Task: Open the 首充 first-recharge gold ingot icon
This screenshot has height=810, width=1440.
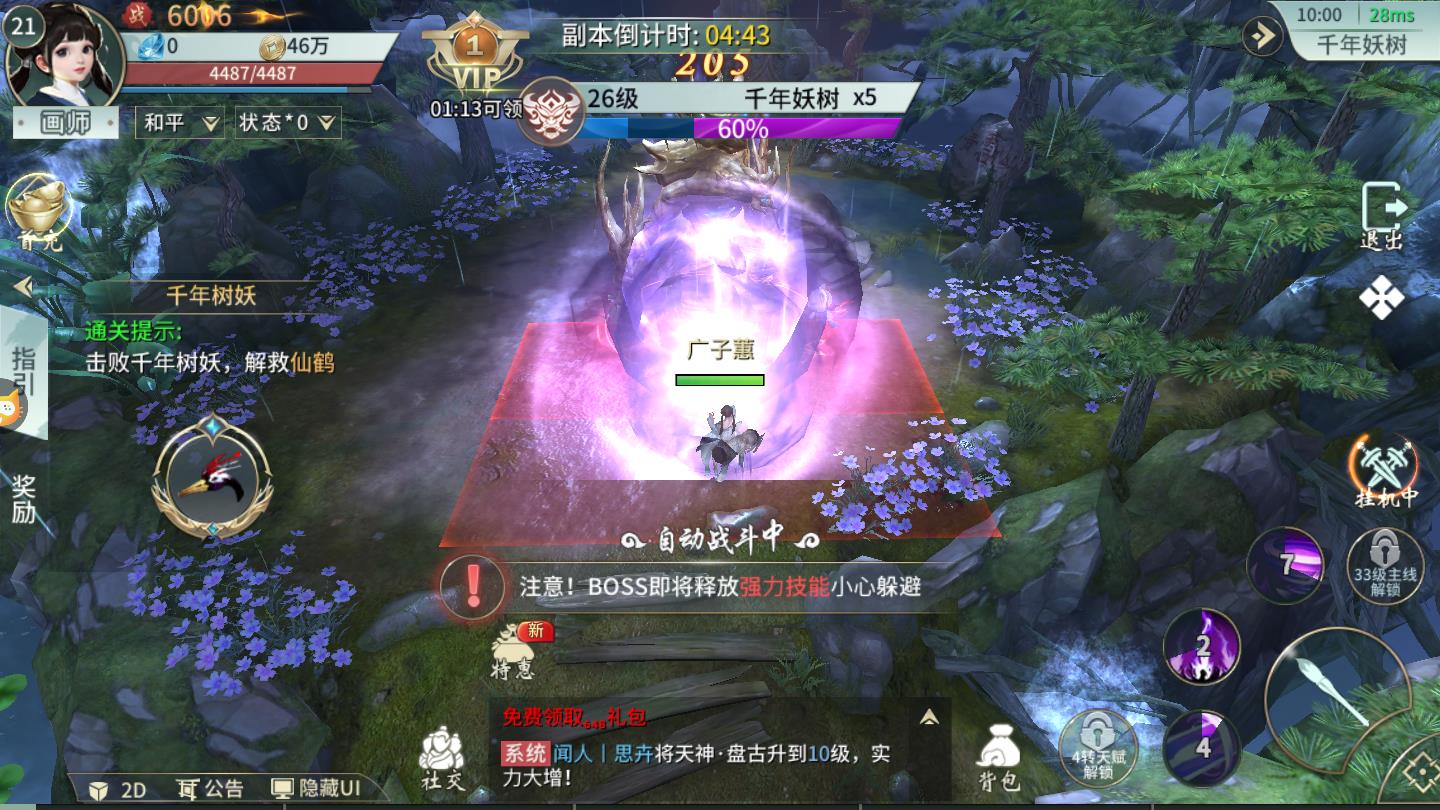Action: (38, 210)
